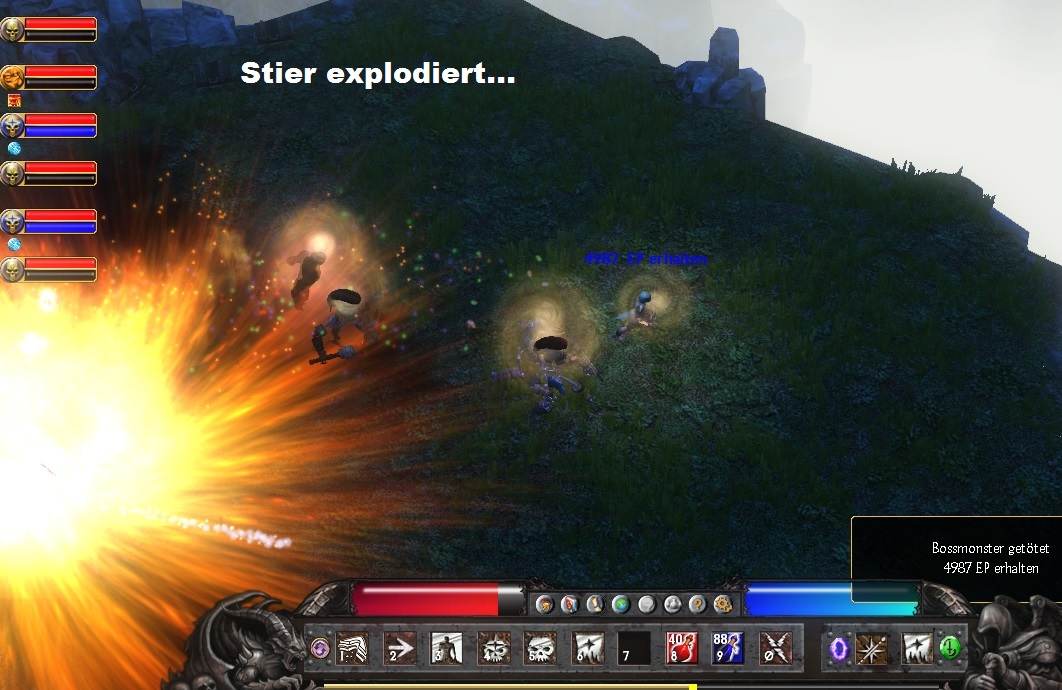The width and height of the screenshot is (1062, 690).
Task: Open the world map globe button
Action: tap(620, 604)
